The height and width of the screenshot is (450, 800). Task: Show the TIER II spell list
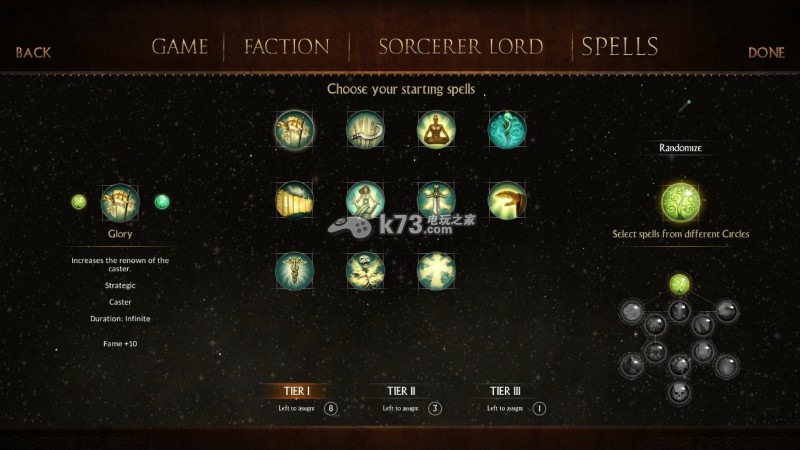click(400, 391)
